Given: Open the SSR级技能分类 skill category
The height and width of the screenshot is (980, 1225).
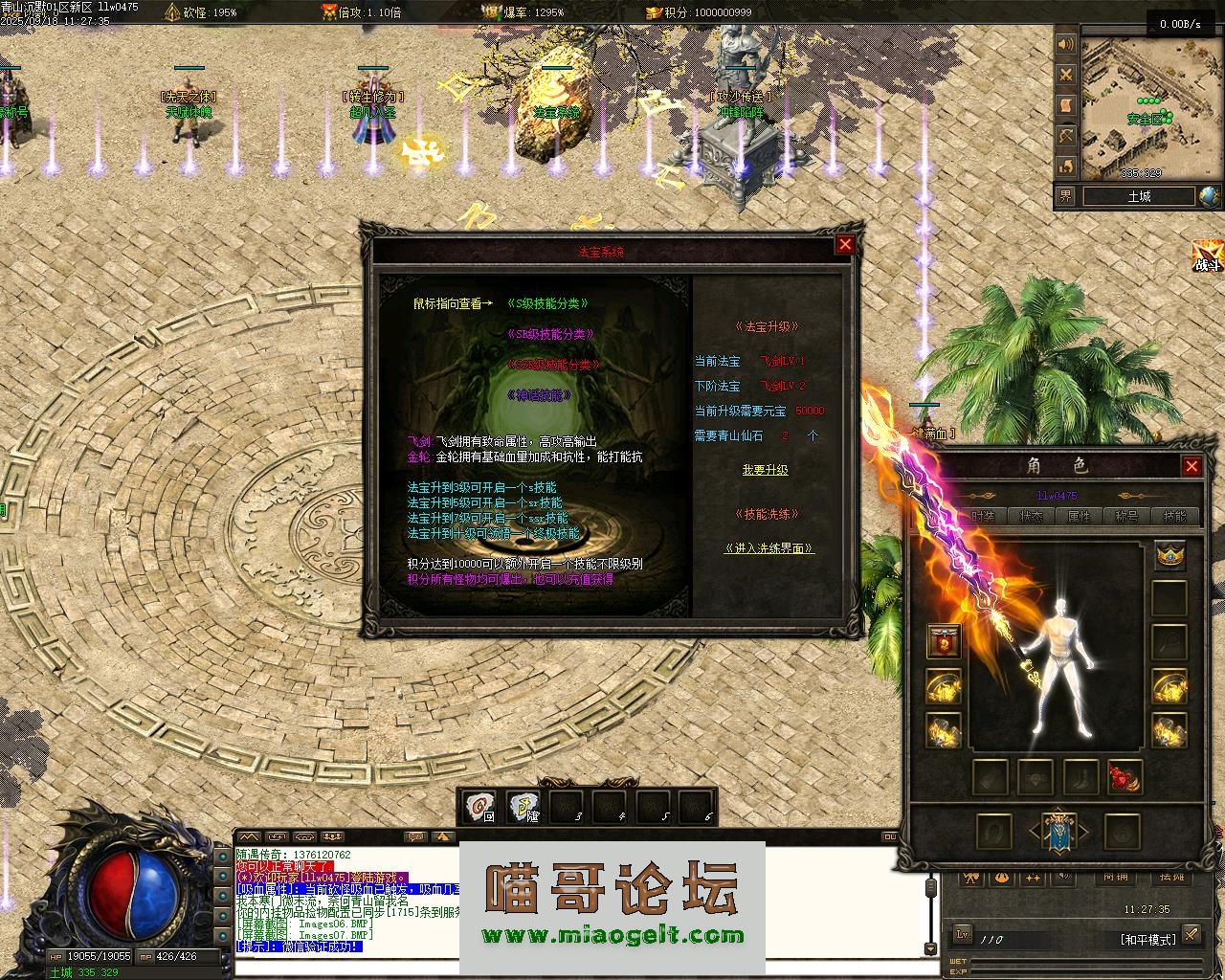Looking at the screenshot, I should 553,365.
